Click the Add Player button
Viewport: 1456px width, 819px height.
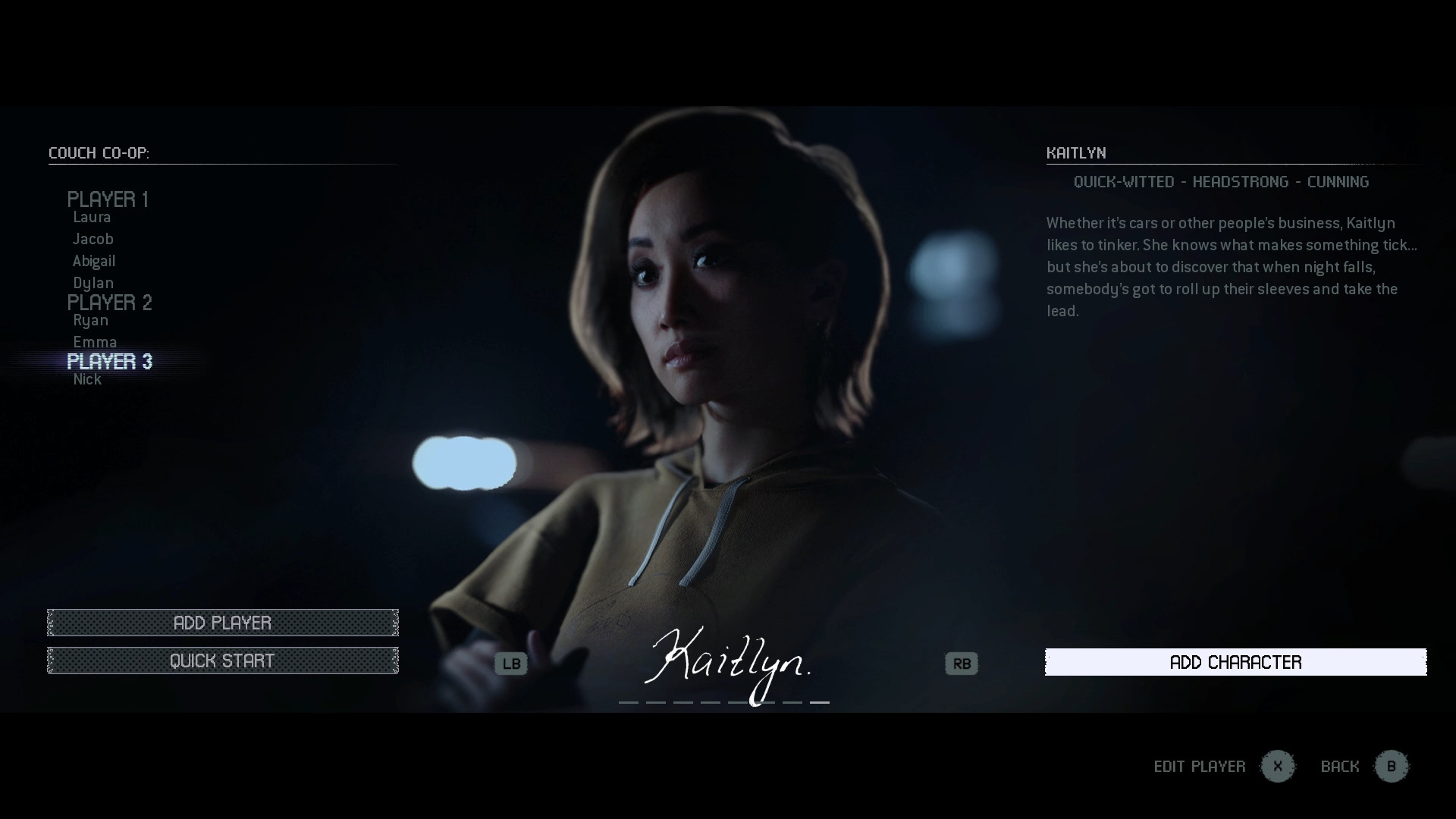pos(223,623)
